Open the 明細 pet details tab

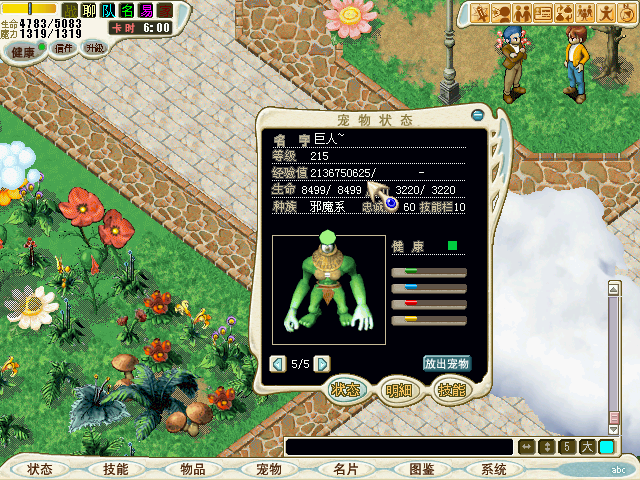click(x=399, y=391)
